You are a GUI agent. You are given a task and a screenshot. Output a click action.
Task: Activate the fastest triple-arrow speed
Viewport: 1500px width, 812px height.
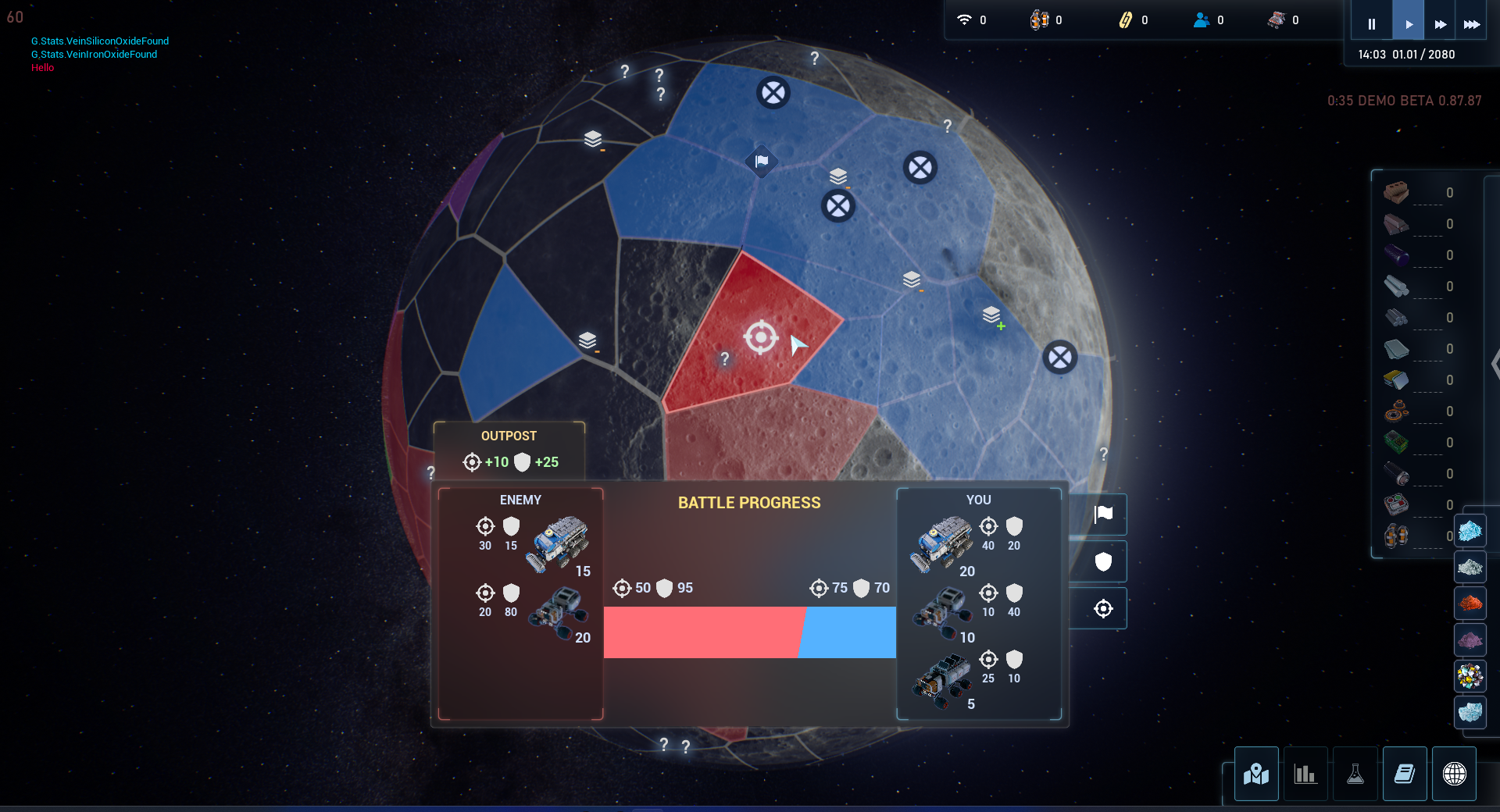click(x=1471, y=23)
